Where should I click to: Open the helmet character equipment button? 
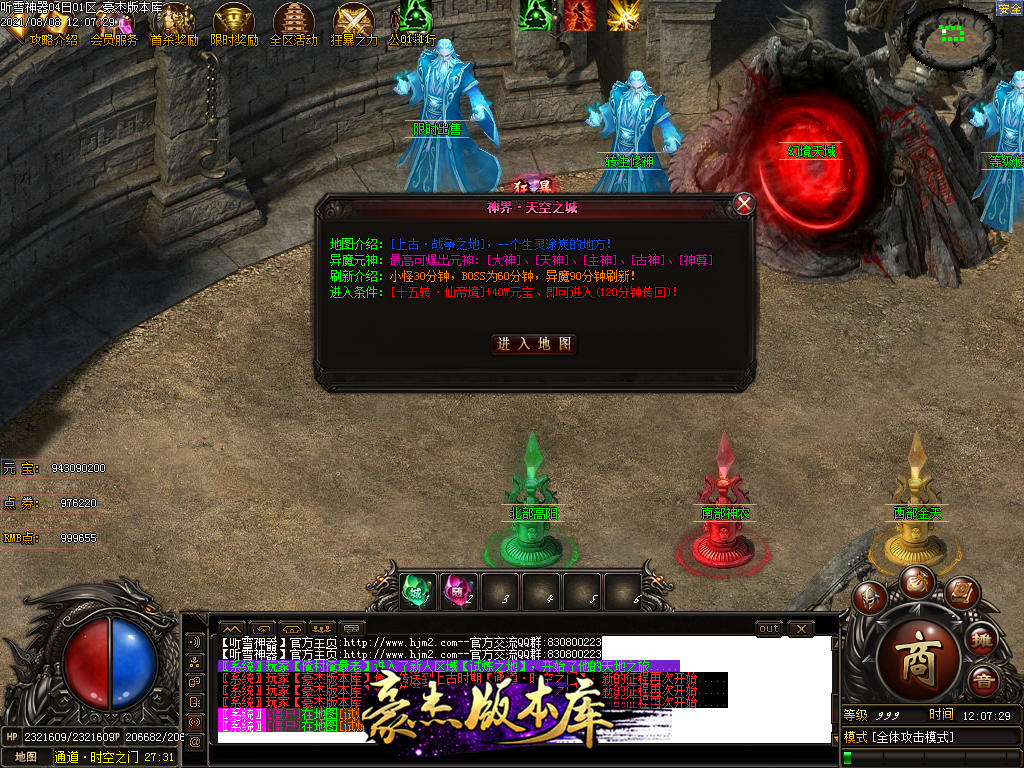coord(871,598)
